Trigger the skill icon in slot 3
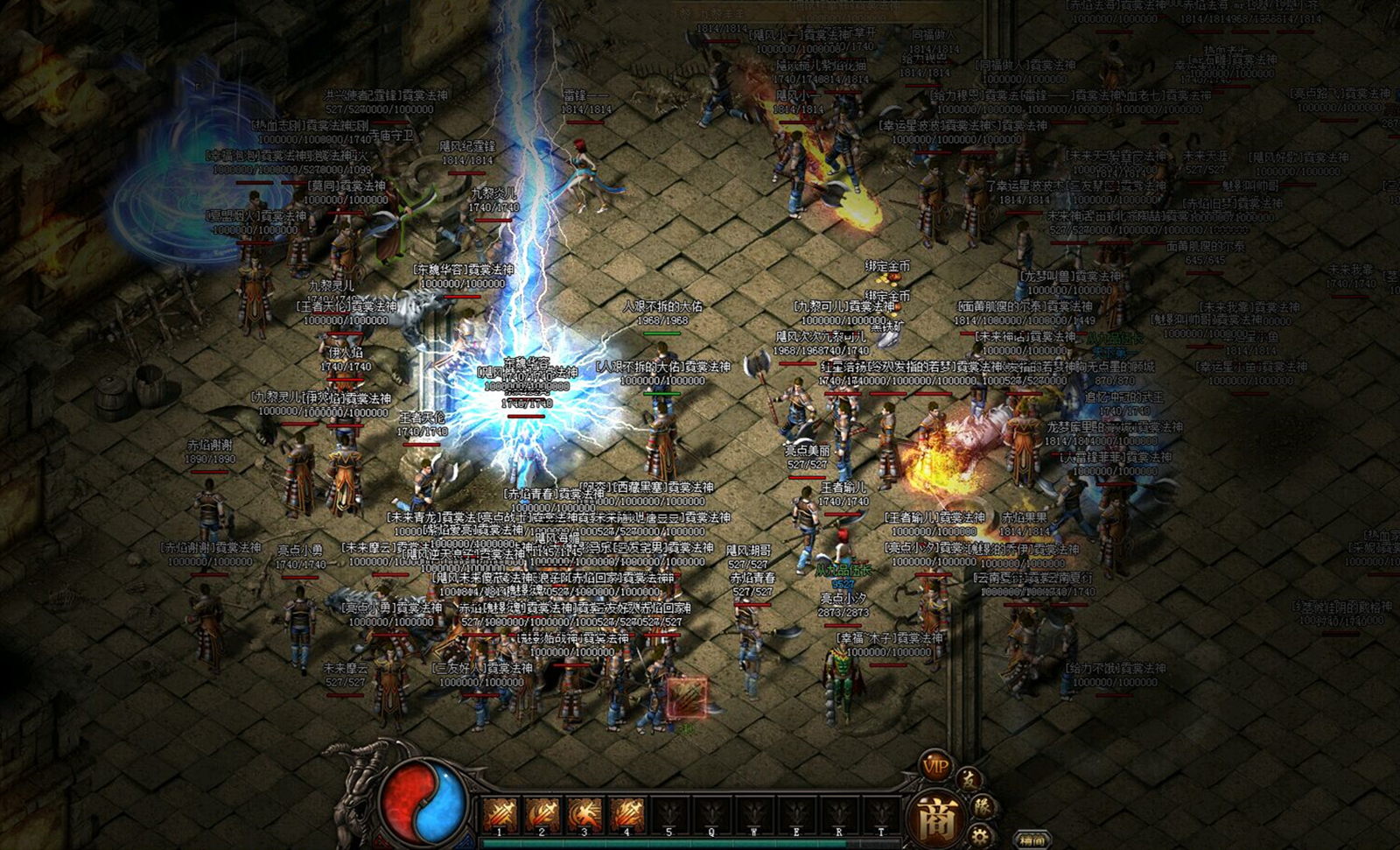The height and width of the screenshot is (850, 1400). click(x=584, y=815)
